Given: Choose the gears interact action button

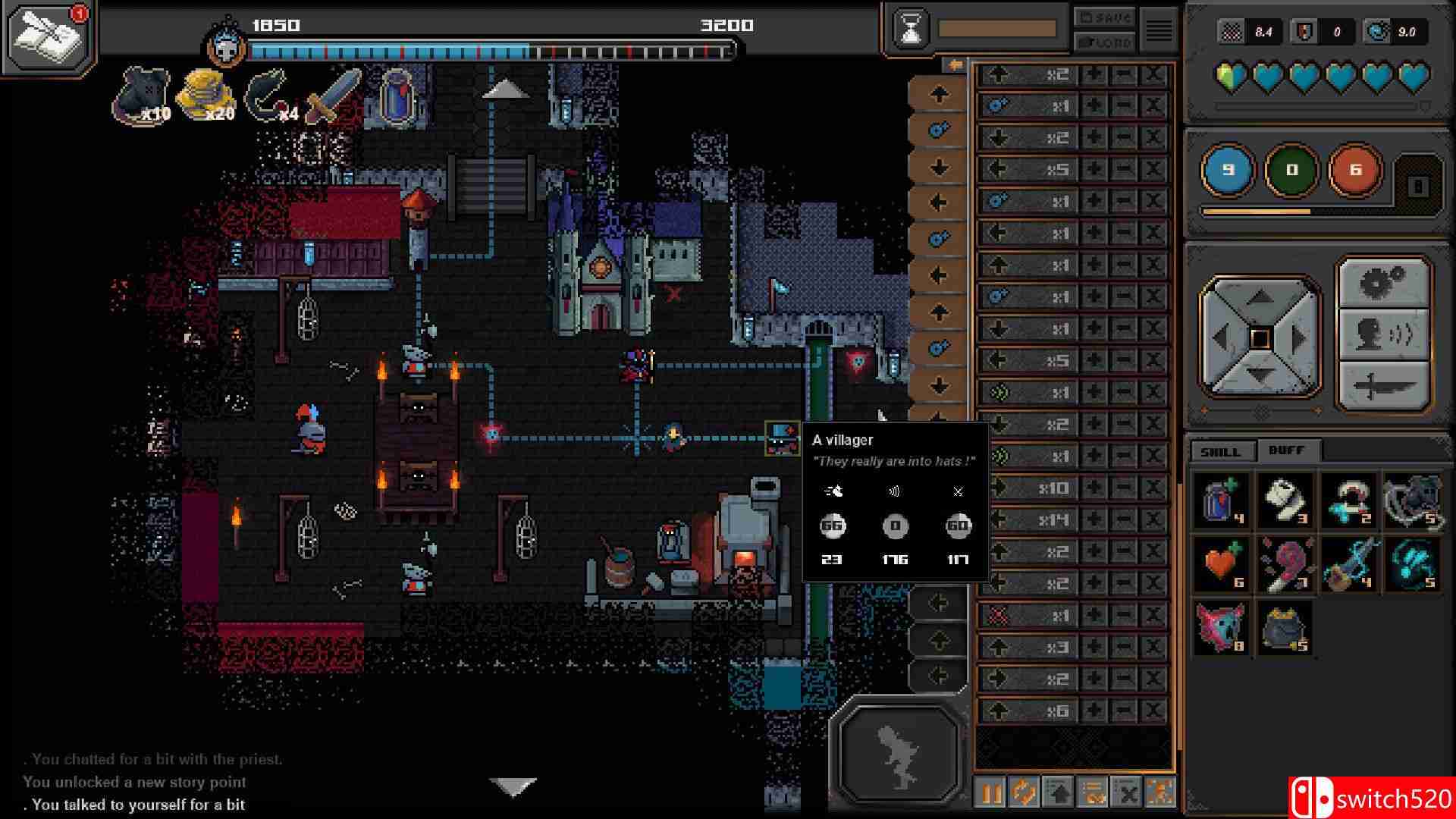Looking at the screenshot, I should pyautogui.click(x=1384, y=284).
